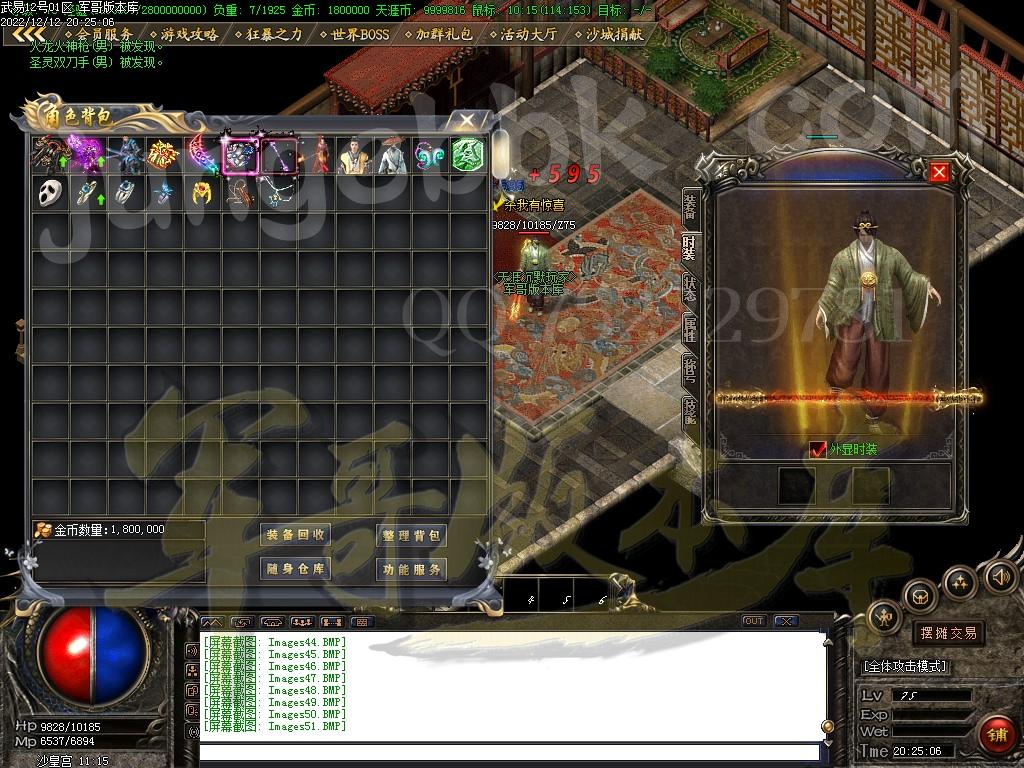The width and height of the screenshot is (1024, 768).
Task: Open the 随身仓库 portable warehouse
Action: point(295,569)
